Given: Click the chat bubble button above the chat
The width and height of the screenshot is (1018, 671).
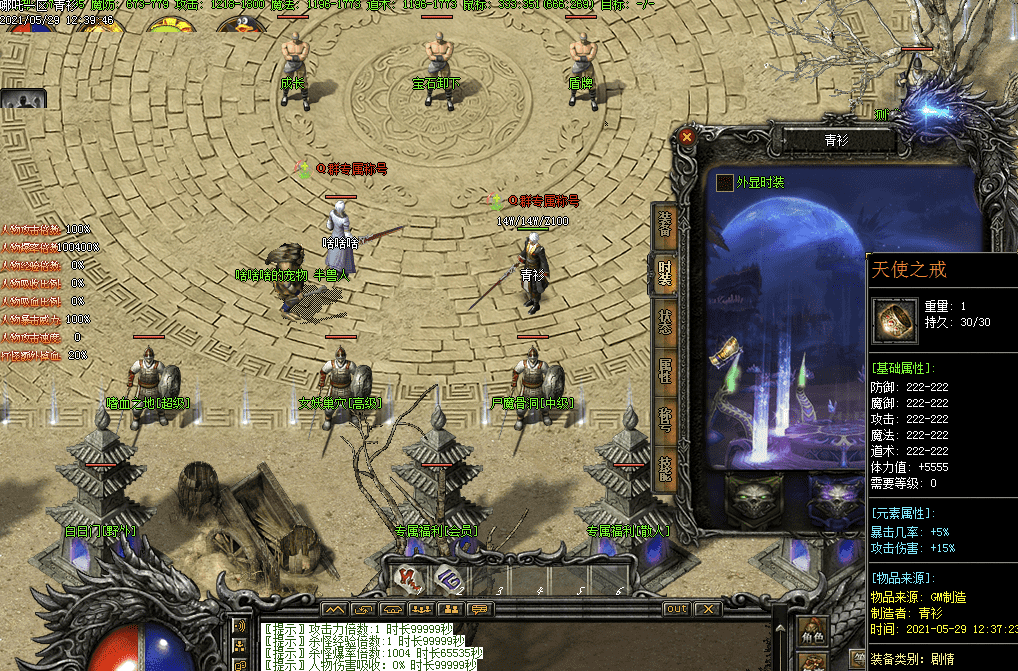Looking at the screenshot, I should tap(481, 609).
